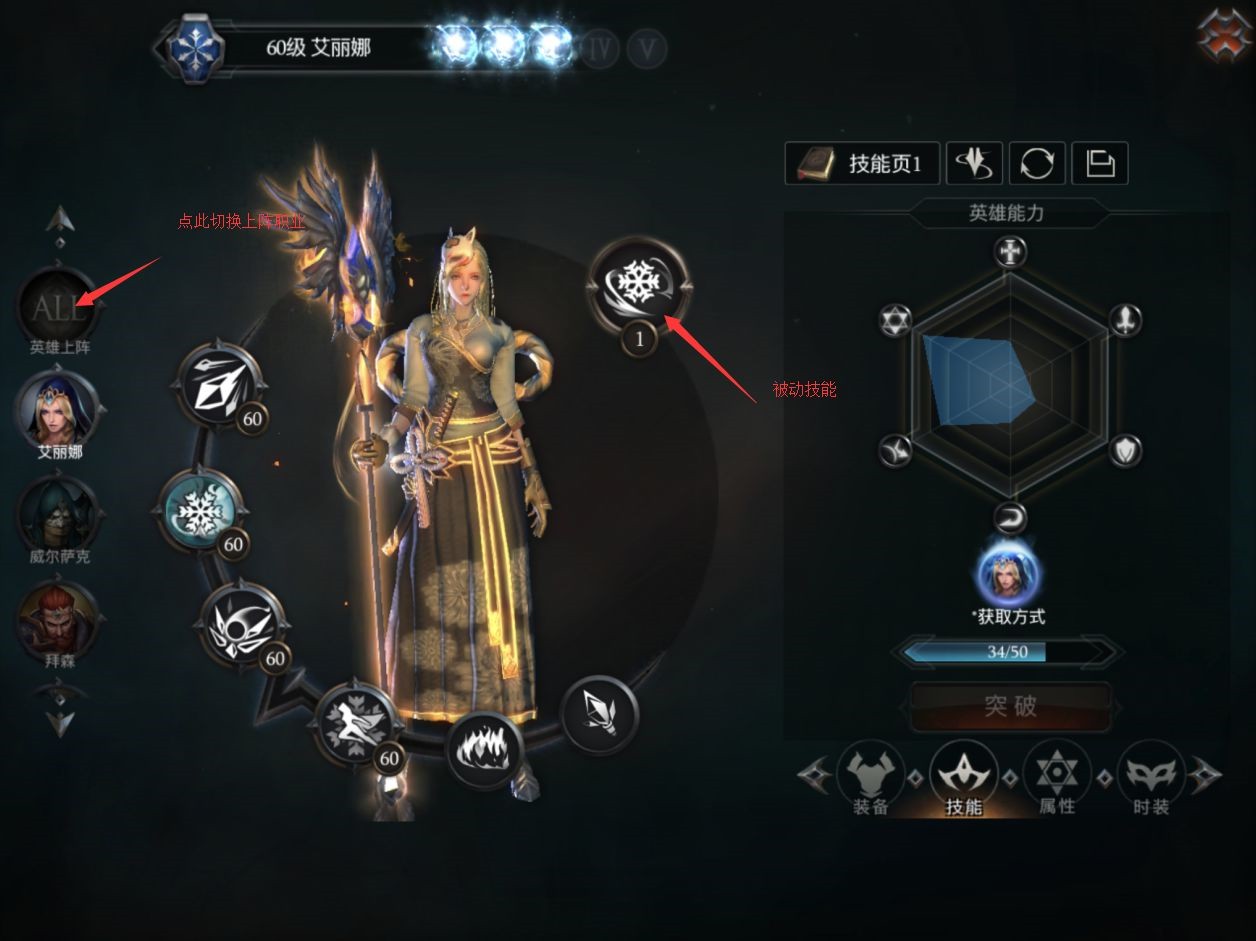The height and width of the screenshot is (941, 1256).
Task: Open the 技能页1 skill page selector
Action: coord(863,164)
